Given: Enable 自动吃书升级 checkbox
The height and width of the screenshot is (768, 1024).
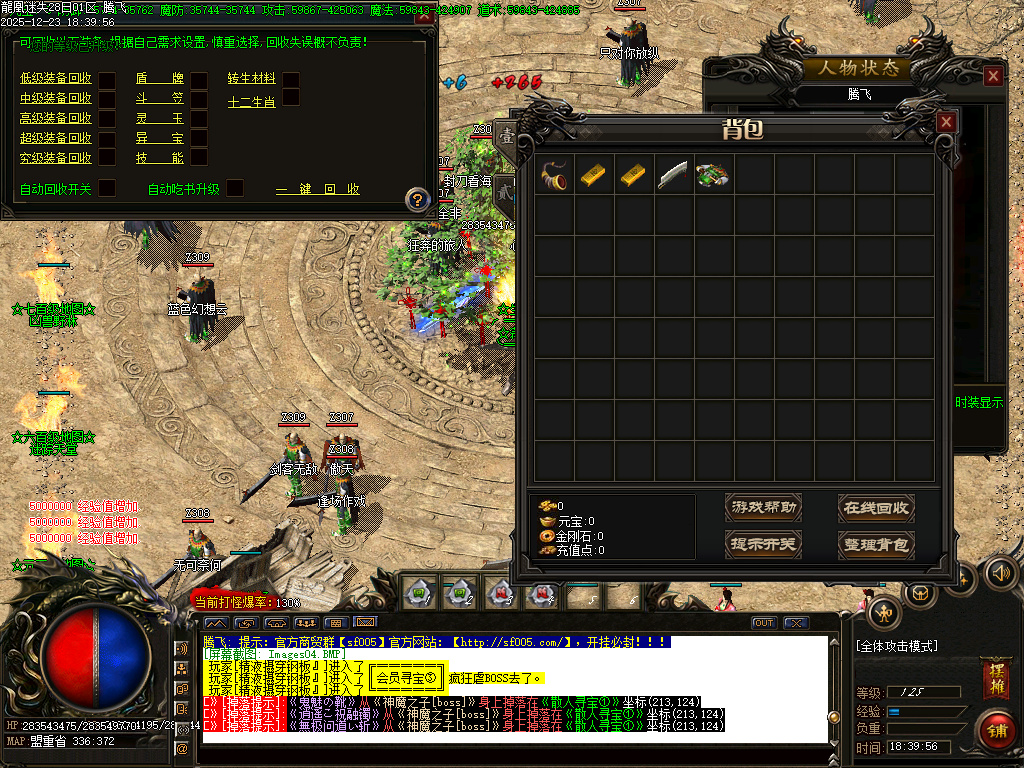Looking at the screenshot, I should point(235,188).
